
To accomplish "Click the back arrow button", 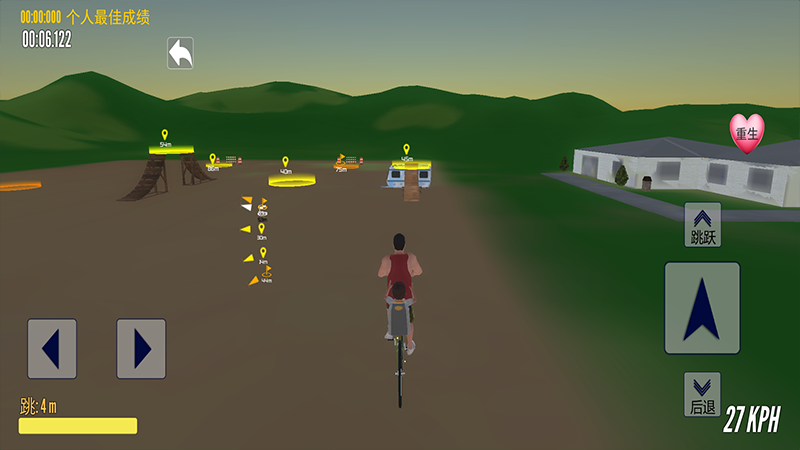I will (180, 53).
